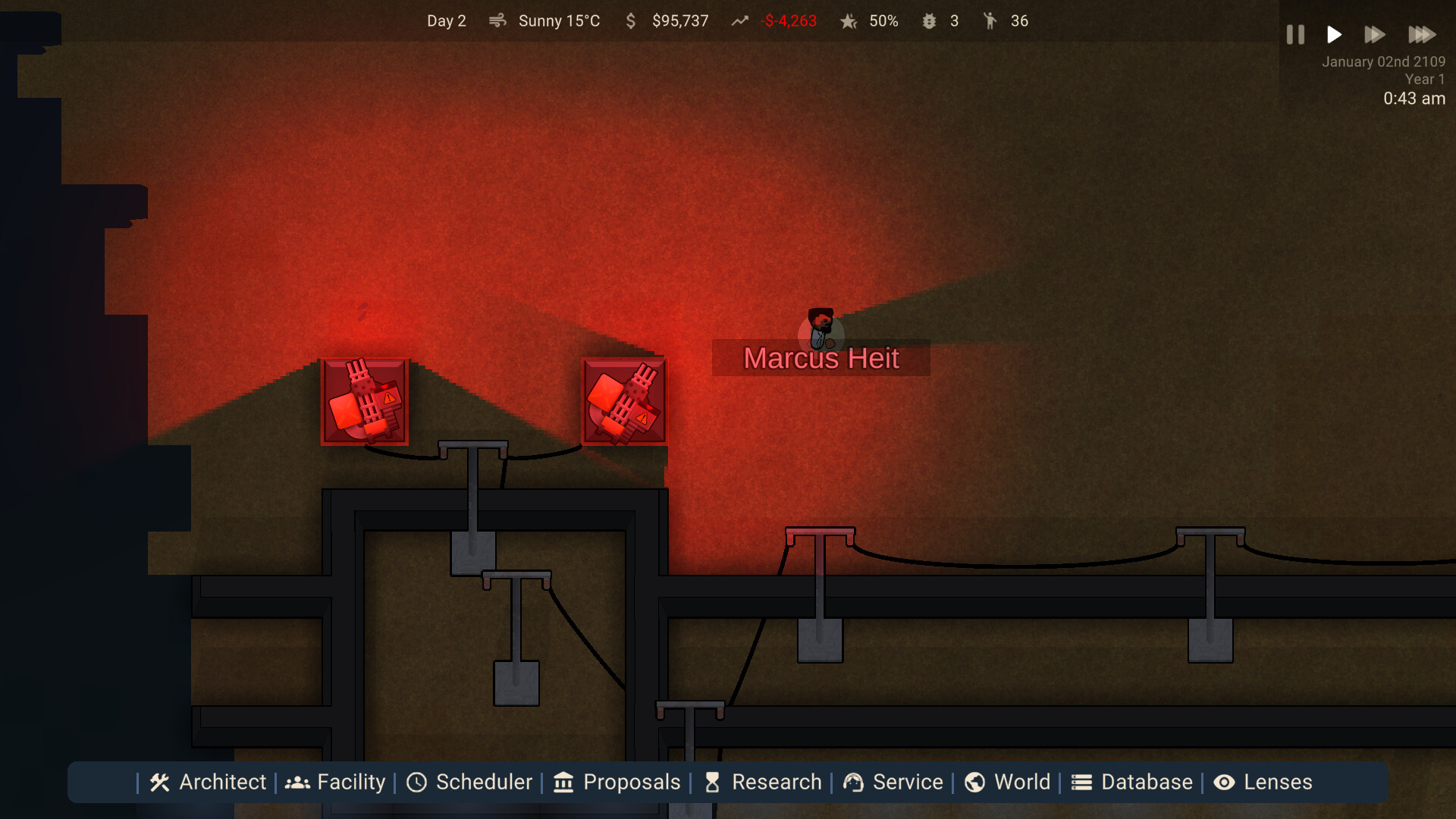Select Facility via the people icon
1456x819 pixels.
[296, 782]
